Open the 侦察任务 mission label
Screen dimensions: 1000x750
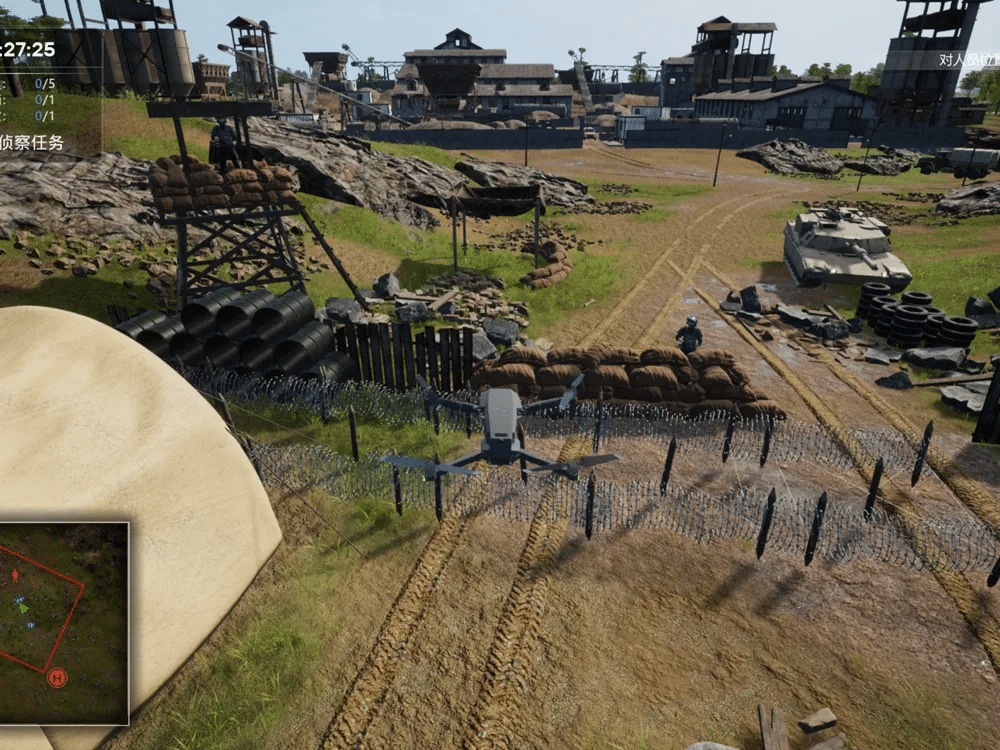click(x=32, y=143)
